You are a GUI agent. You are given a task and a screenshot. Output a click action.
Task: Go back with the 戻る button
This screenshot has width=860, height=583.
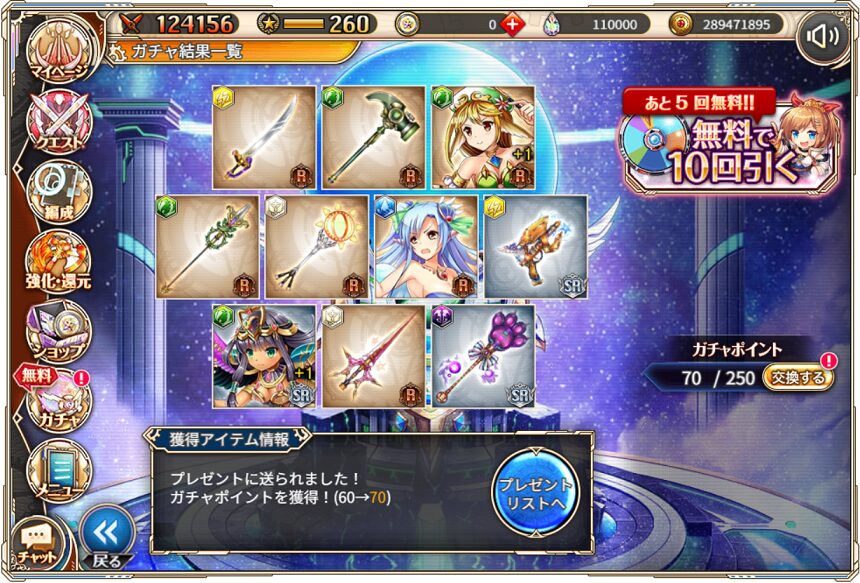[x=107, y=535]
